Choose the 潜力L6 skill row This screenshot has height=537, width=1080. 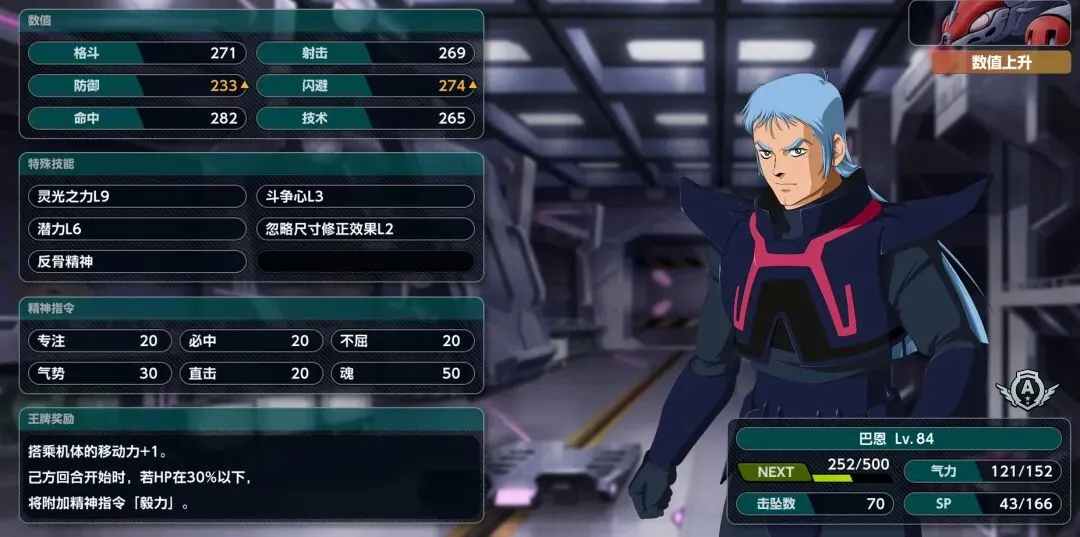[x=137, y=229]
